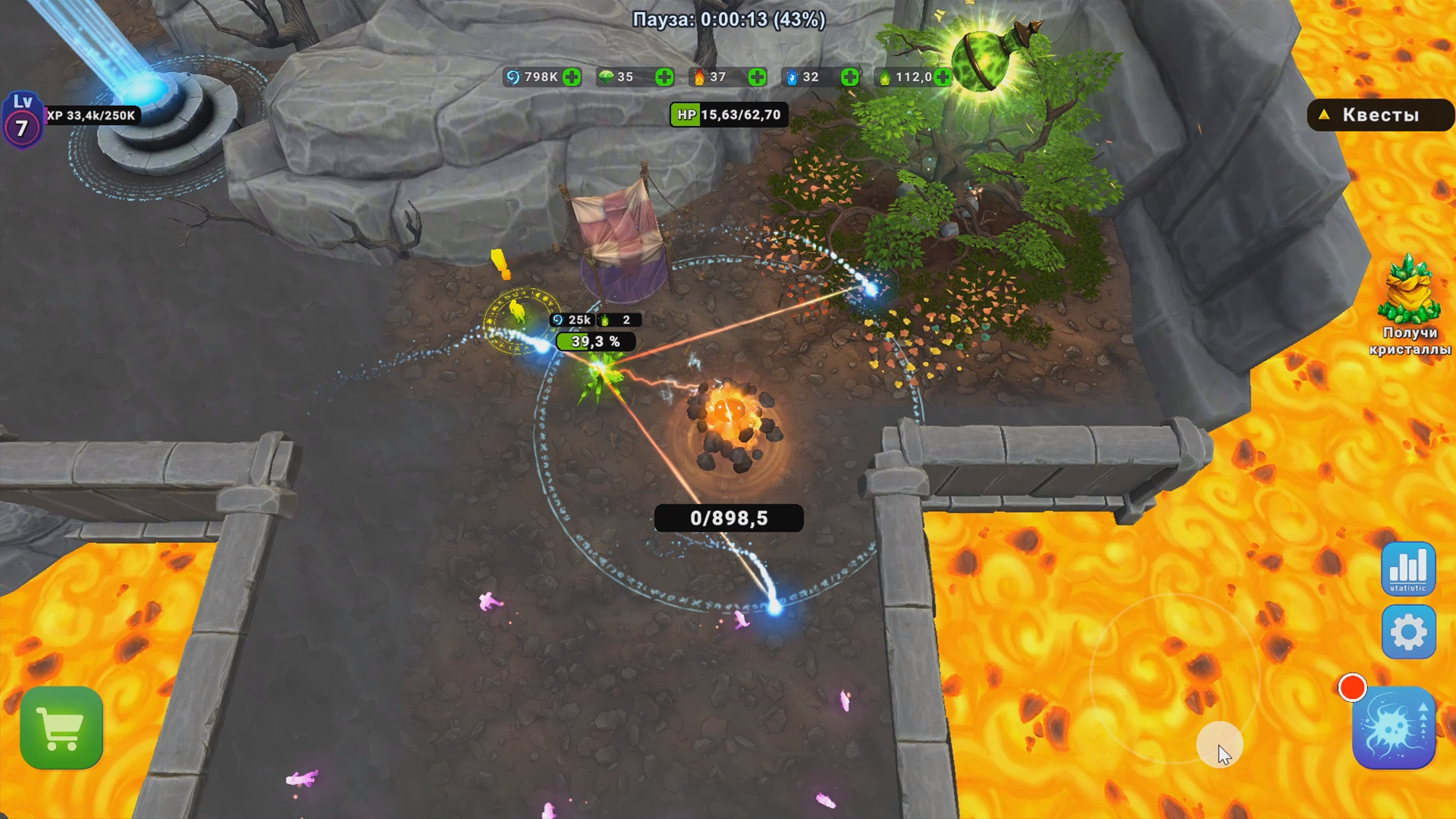
Task: Open the Квесты quest menu
Action: tap(1380, 115)
